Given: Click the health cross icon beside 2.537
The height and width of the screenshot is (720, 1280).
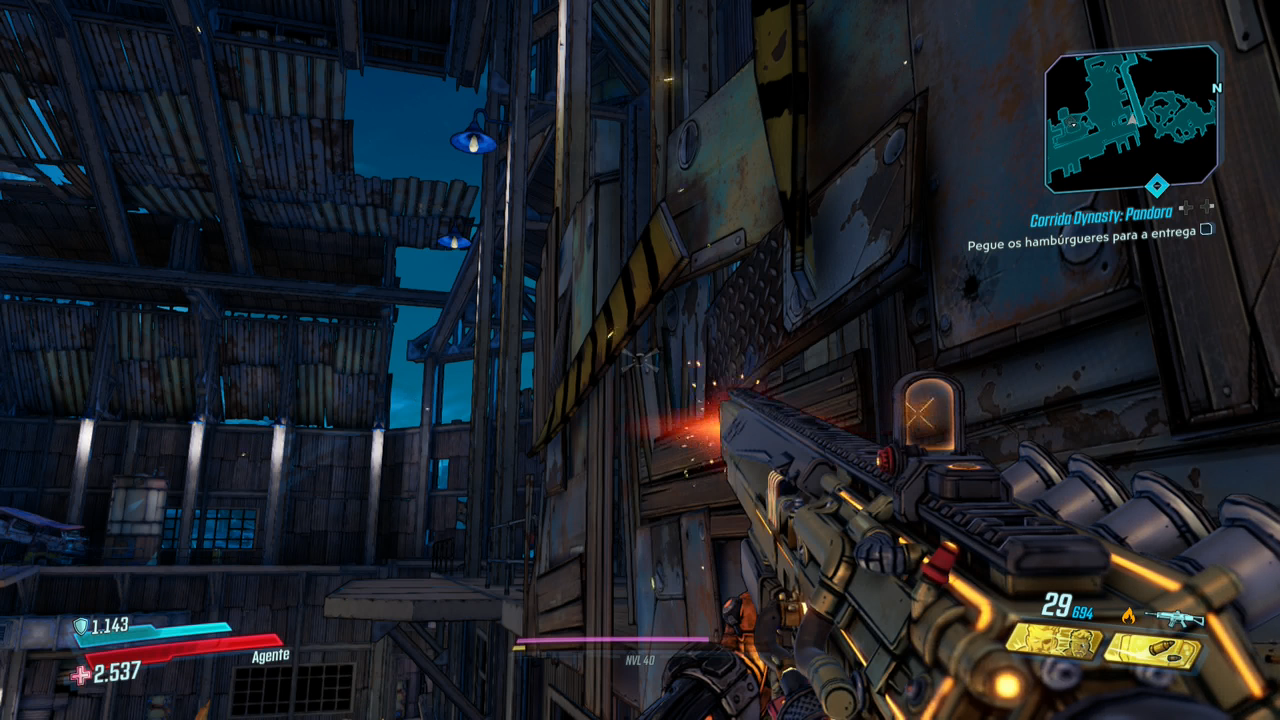Looking at the screenshot, I should coord(80,675).
